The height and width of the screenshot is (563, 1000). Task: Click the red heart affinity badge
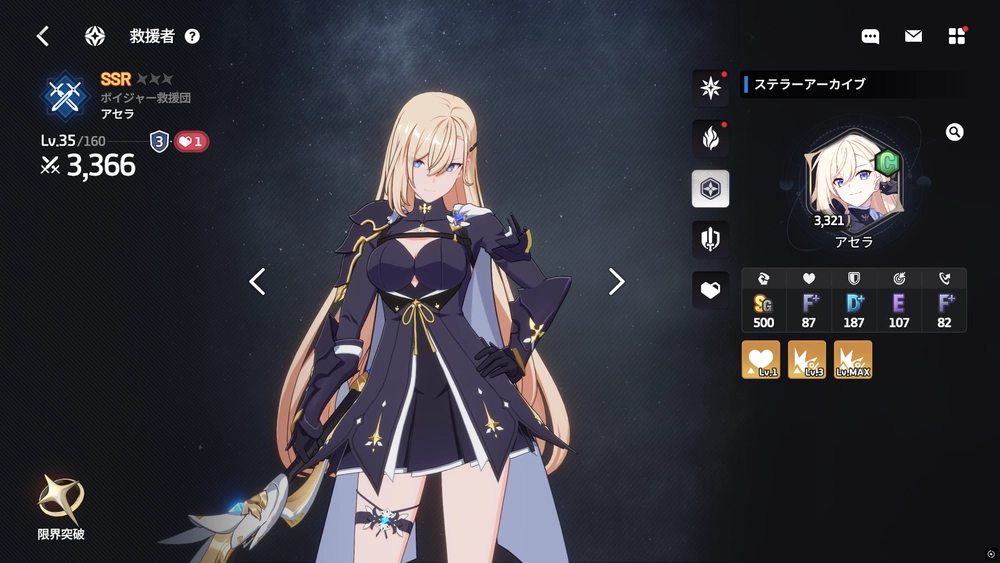[x=191, y=142]
